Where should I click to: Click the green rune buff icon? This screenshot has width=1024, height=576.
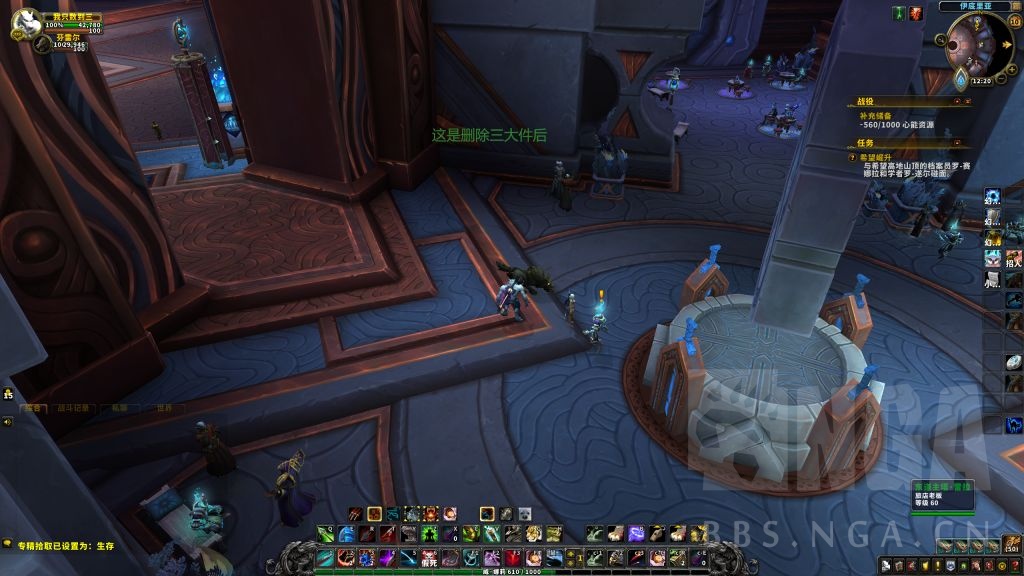pyautogui.click(x=899, y=13)
